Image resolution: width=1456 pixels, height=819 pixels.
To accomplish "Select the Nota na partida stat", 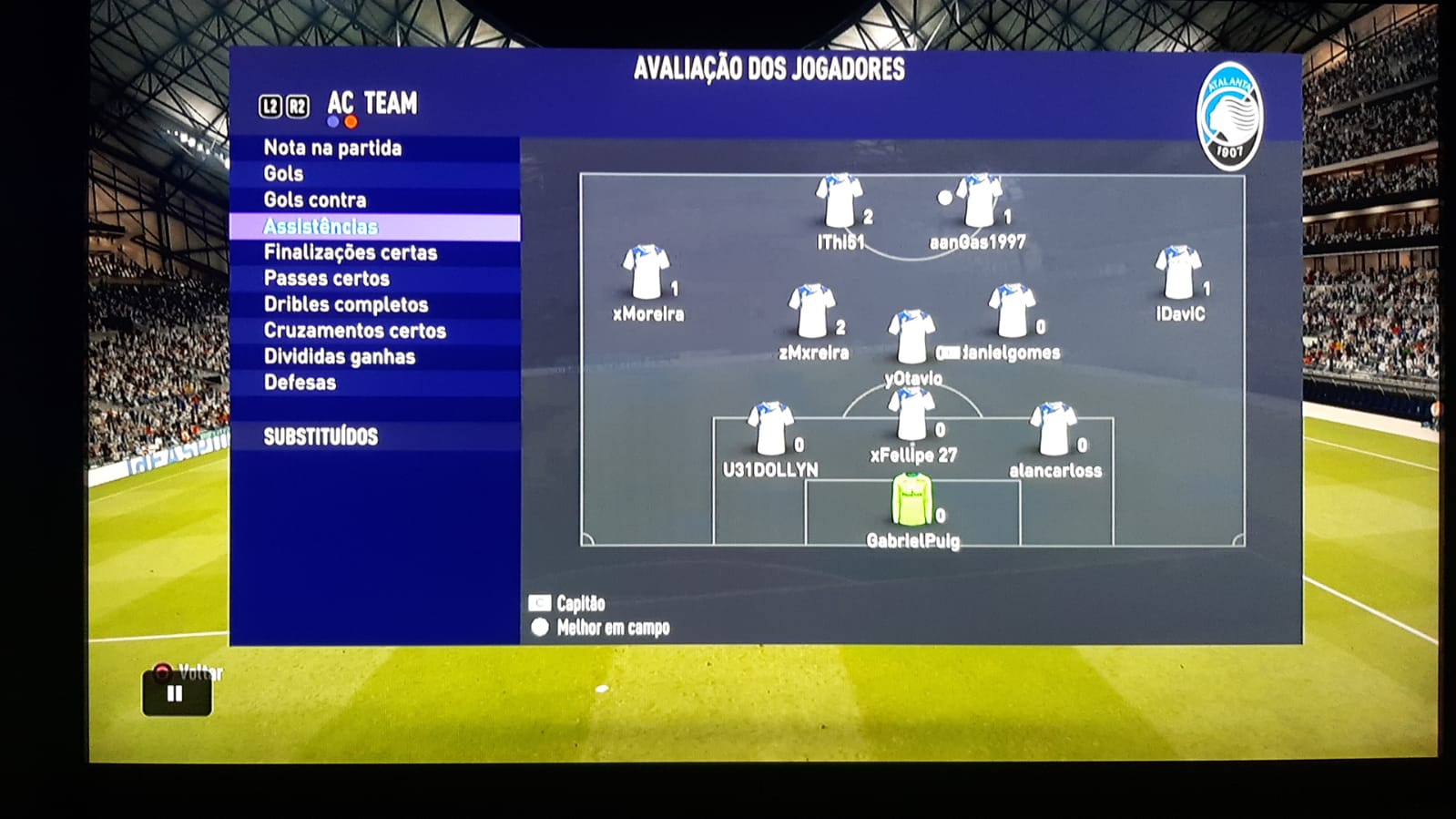I will pos(332,148).
